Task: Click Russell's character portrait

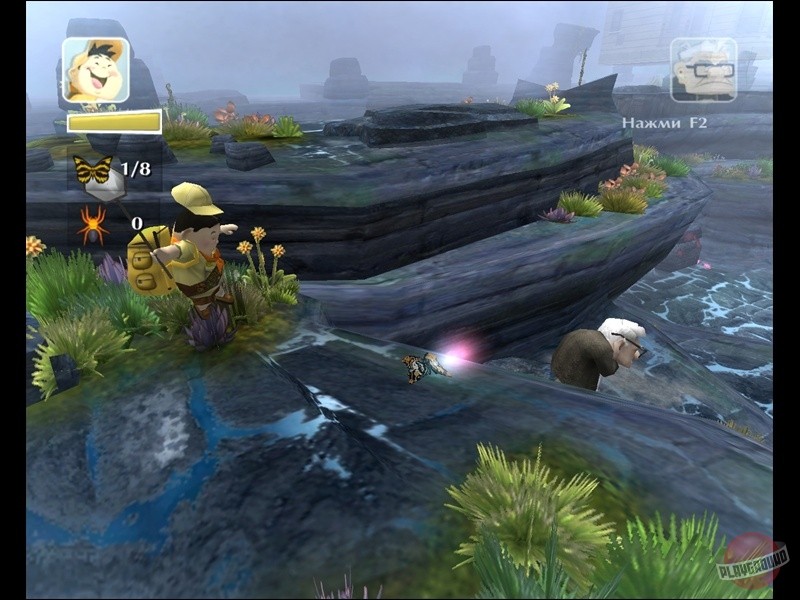Action: click(x=96, y=70)
